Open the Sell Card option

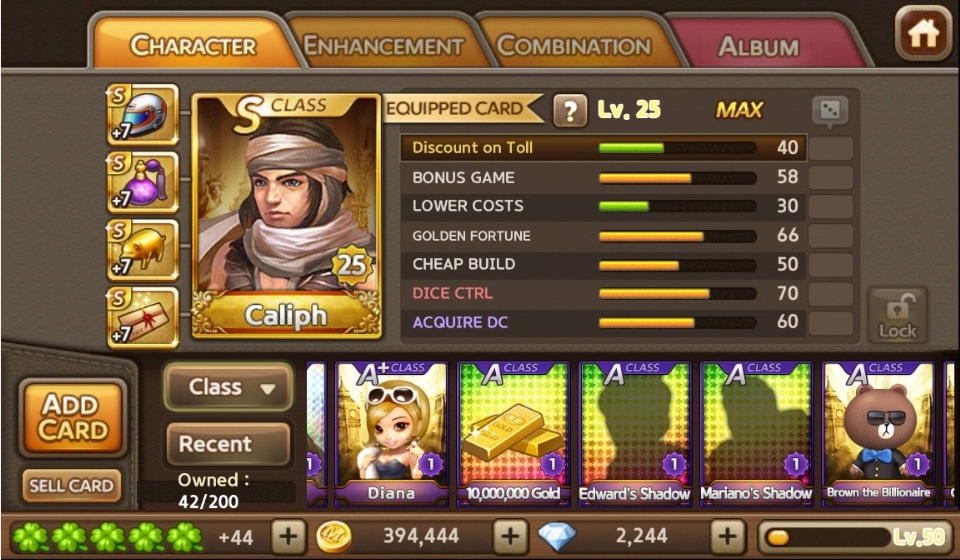pos(71,486)
